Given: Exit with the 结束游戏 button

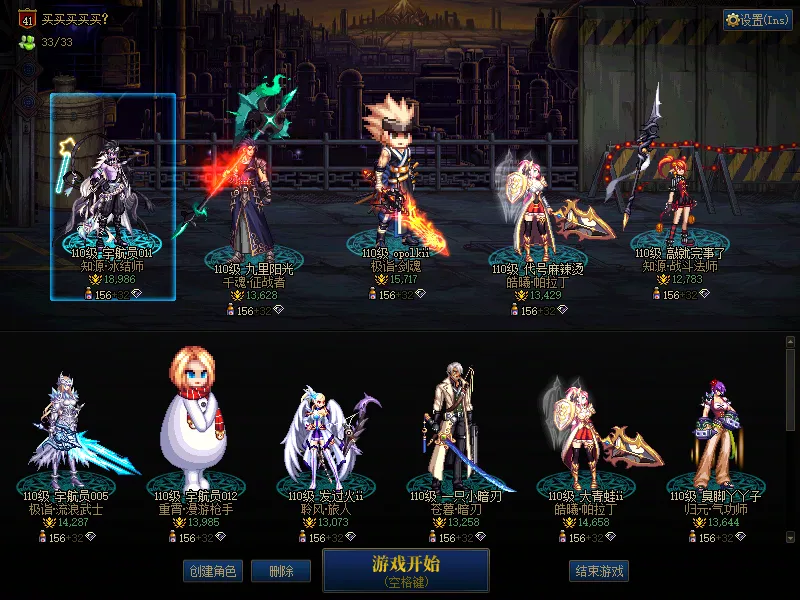Looking at the screenshot, I should point(599,571).
